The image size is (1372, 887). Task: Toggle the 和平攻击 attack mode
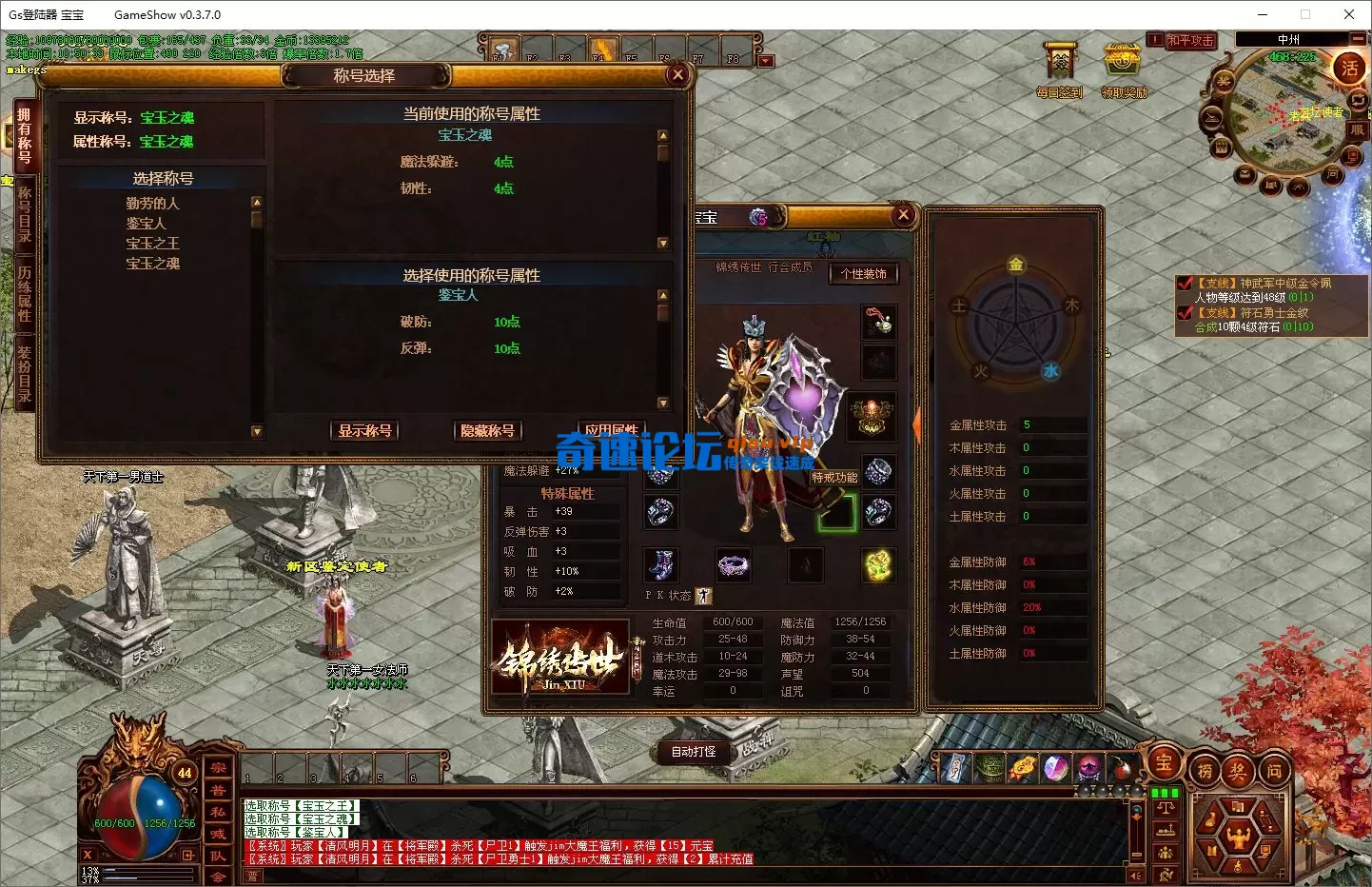pos(1190,40)
